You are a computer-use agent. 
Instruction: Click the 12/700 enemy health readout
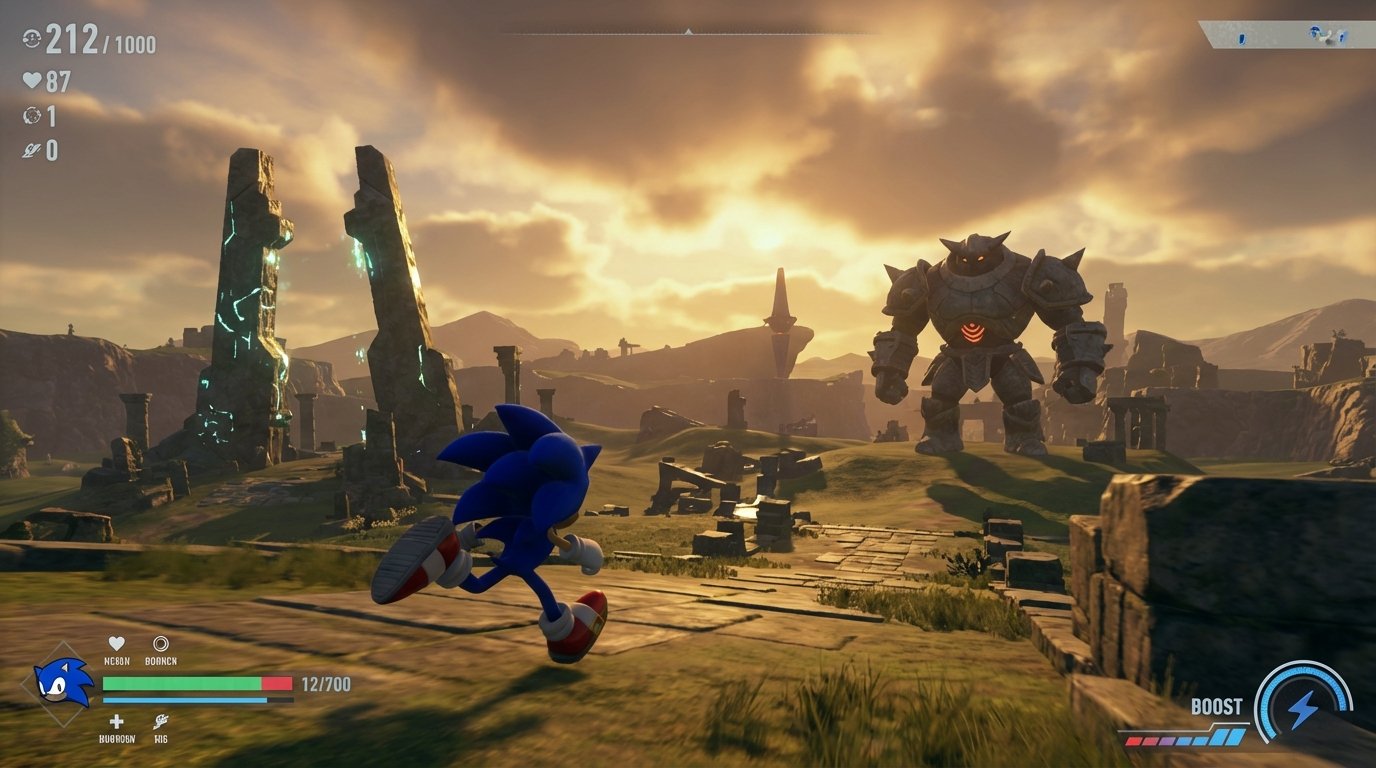tap(325, 682)
